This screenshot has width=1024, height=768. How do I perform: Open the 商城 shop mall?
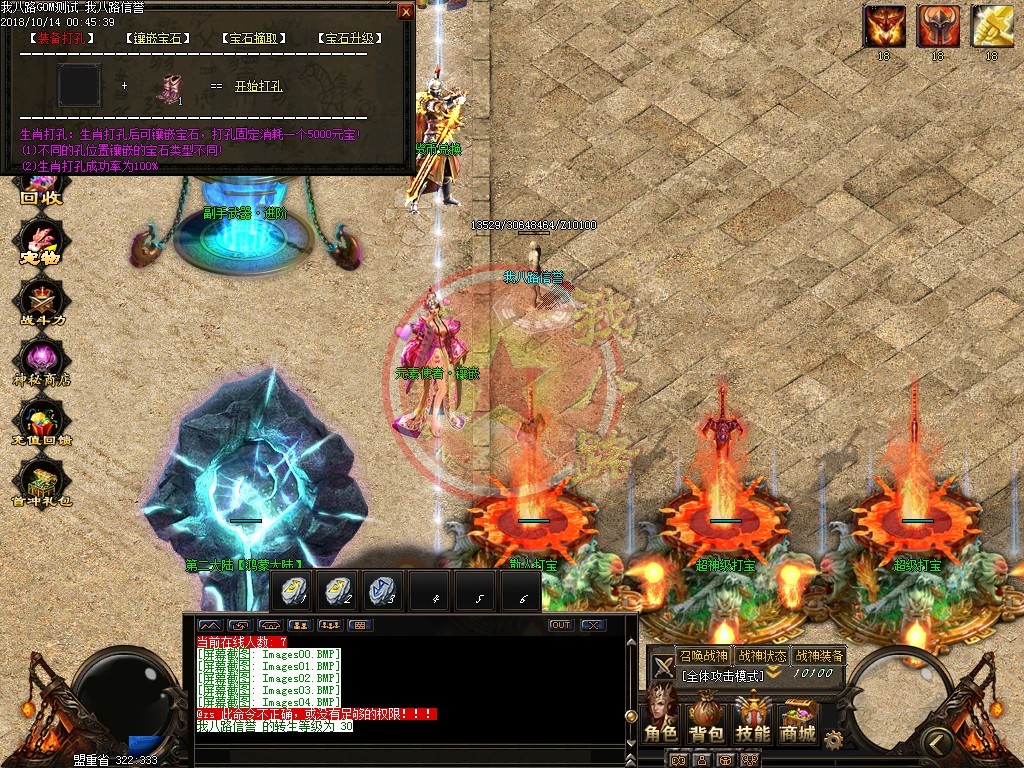[798, 720]
